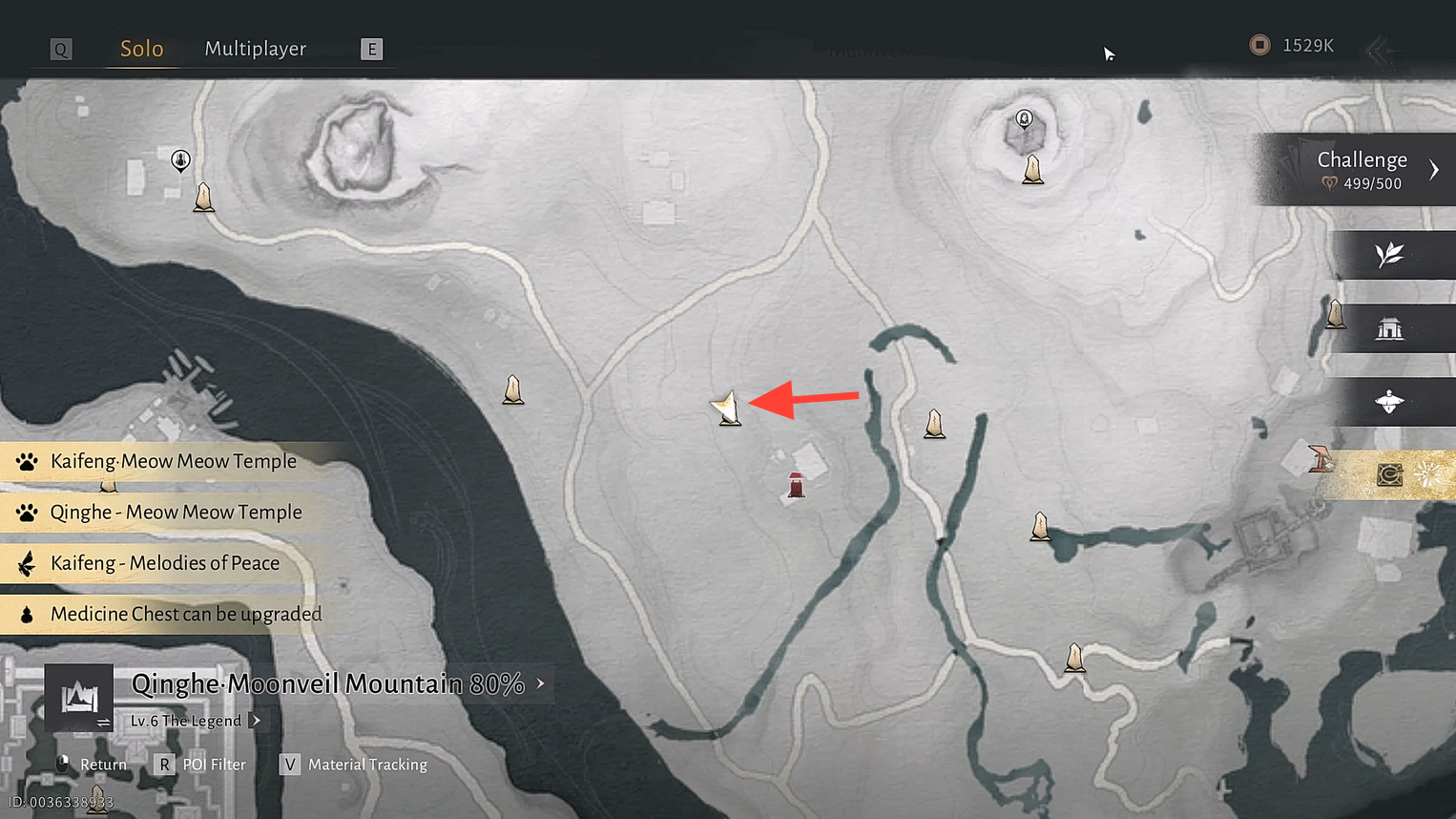Open Qinghe Meow Meow Temple notification
The width and height of the screenshot is (1456, 819).
(176, 513)
